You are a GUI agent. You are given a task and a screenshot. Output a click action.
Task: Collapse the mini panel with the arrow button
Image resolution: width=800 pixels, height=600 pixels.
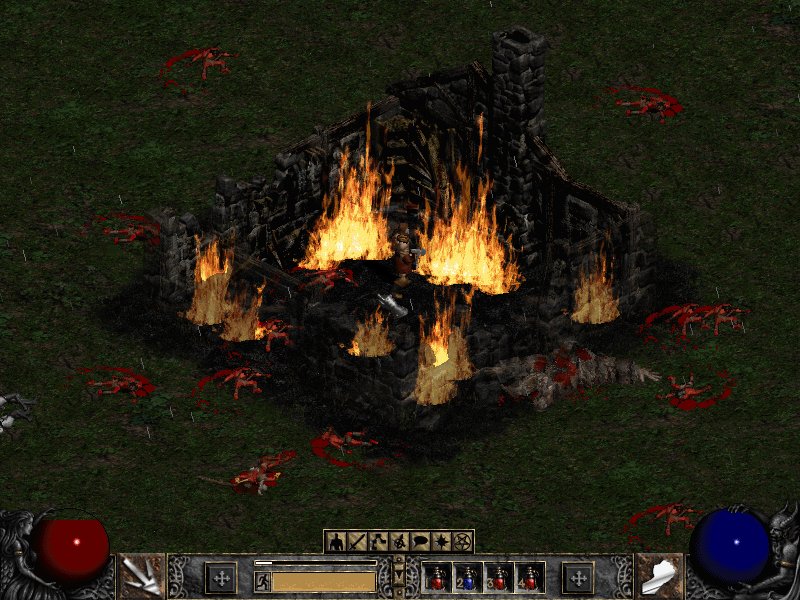click(400, 577)
